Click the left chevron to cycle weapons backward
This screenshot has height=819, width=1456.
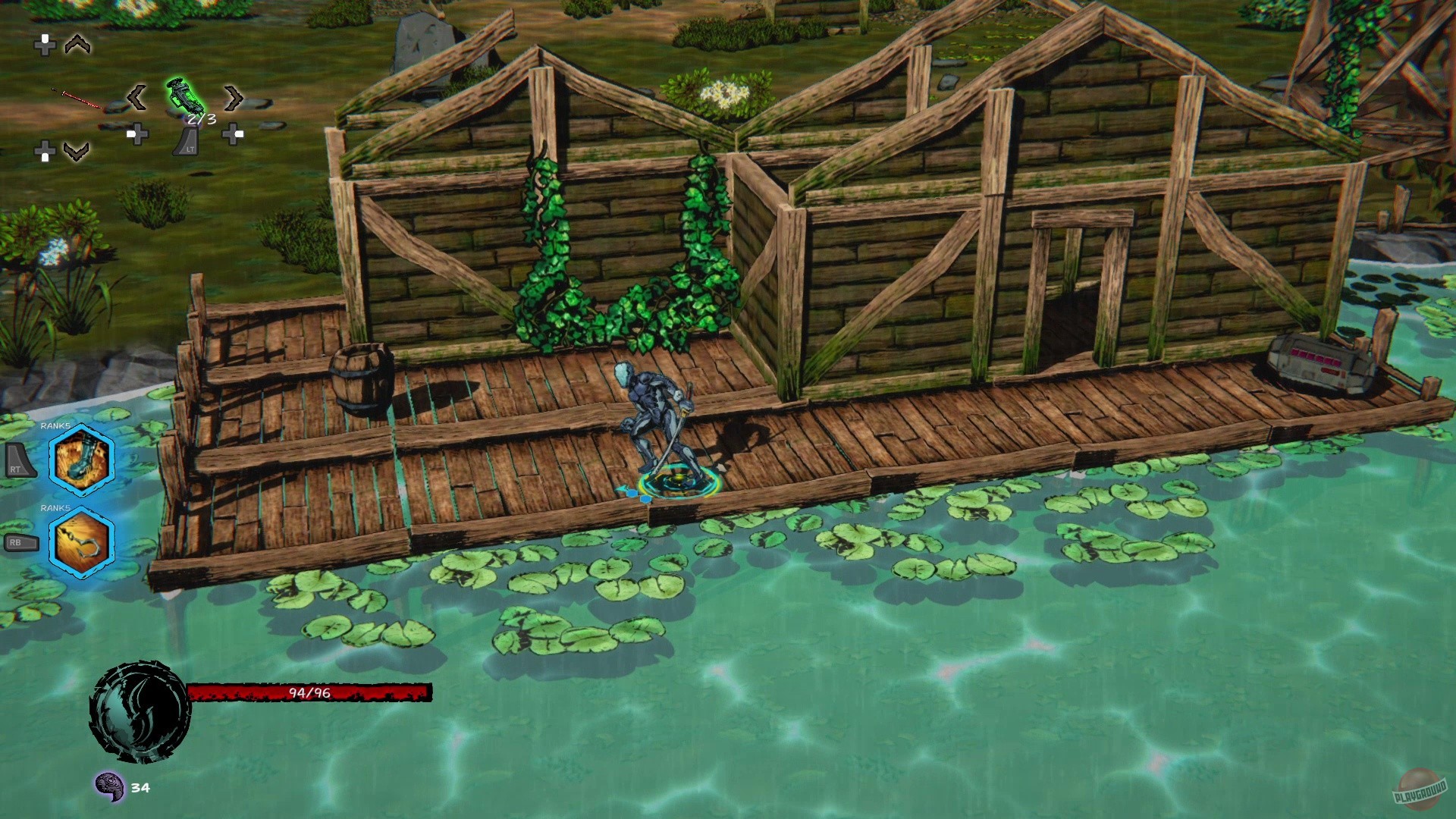click(137, 98)
